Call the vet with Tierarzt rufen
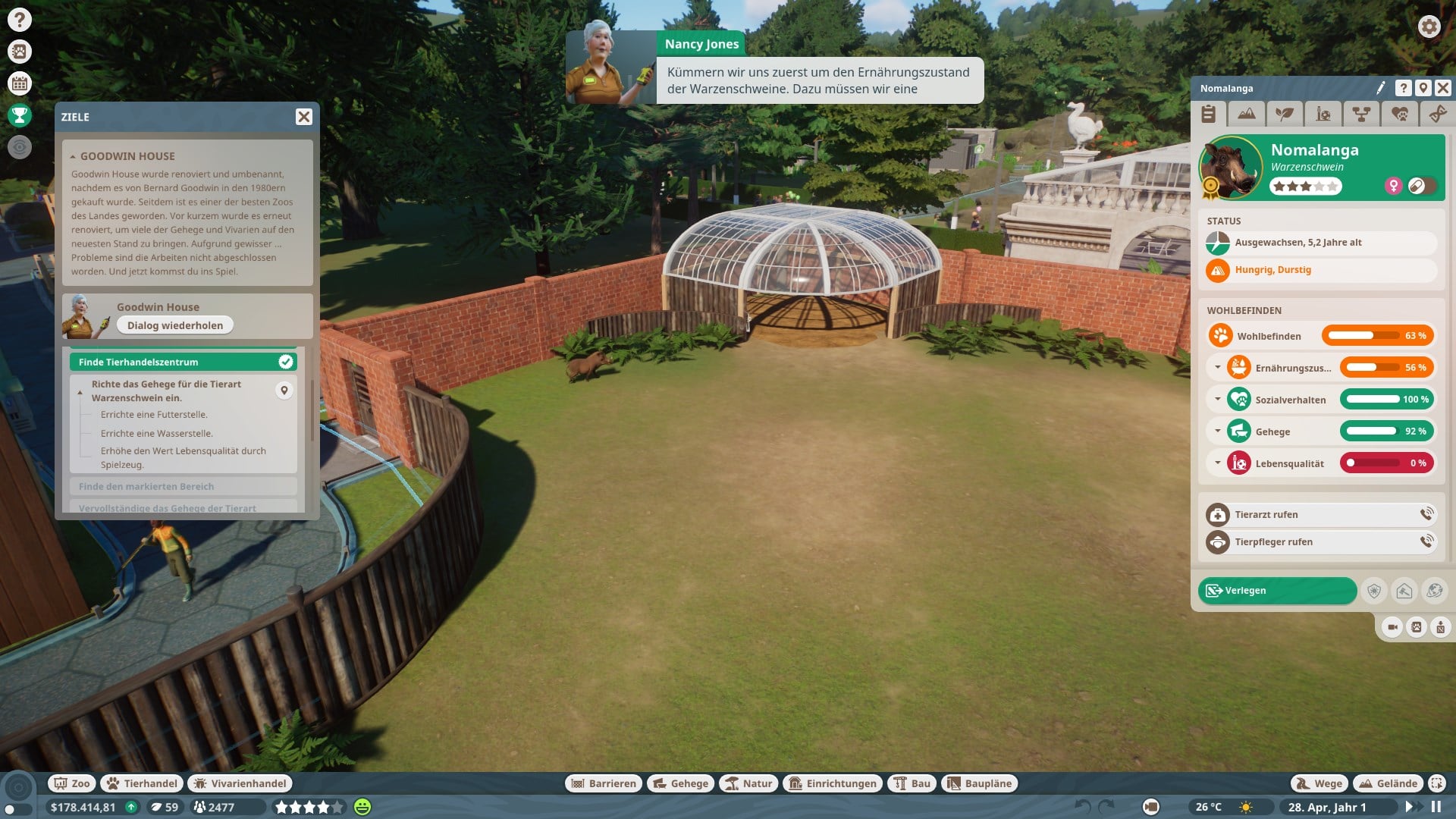The width and height of the screenshot is (1456, 819). (x=1319, y=515)
